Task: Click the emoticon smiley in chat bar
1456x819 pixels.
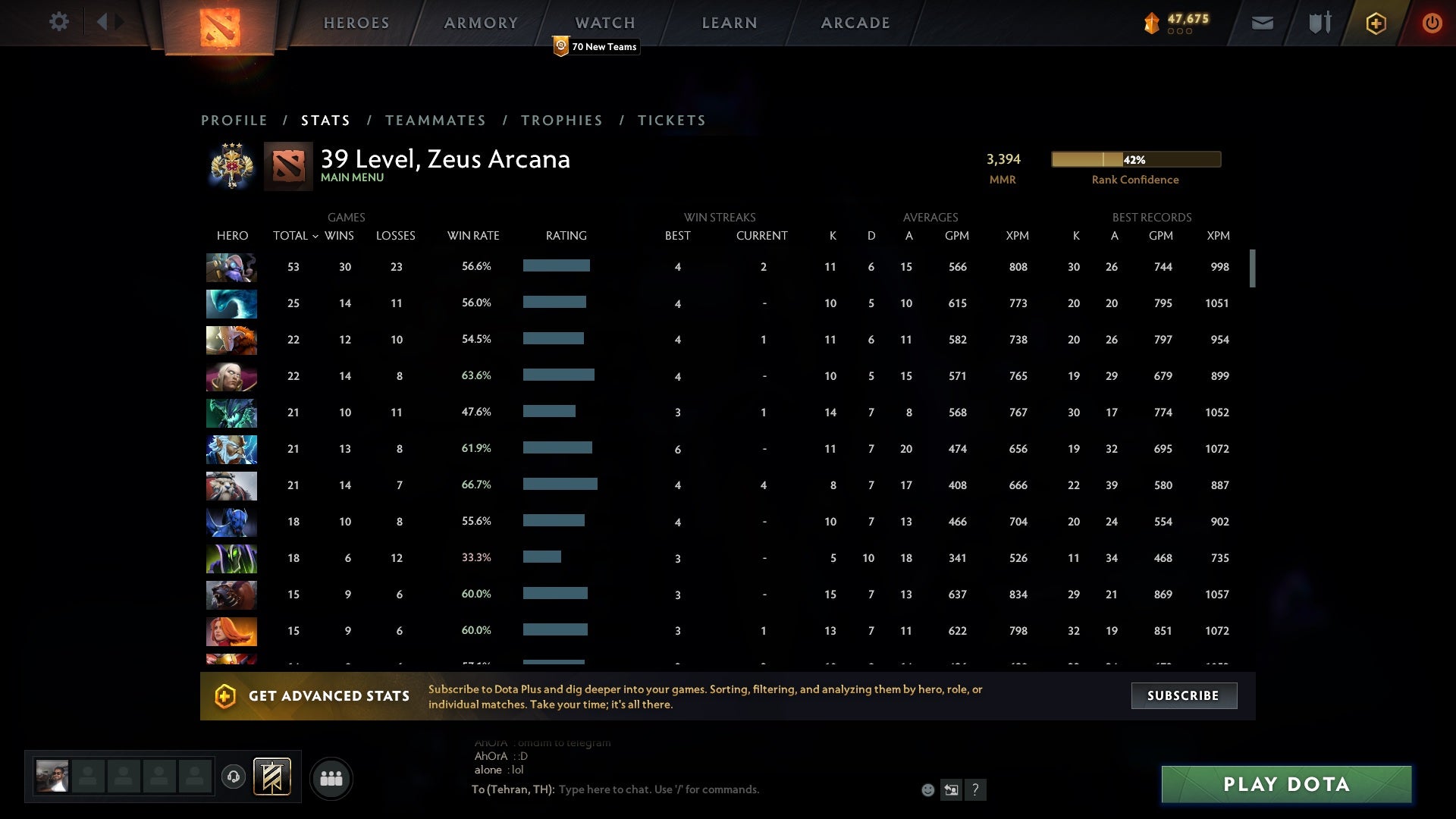Action: coord(927,789)
